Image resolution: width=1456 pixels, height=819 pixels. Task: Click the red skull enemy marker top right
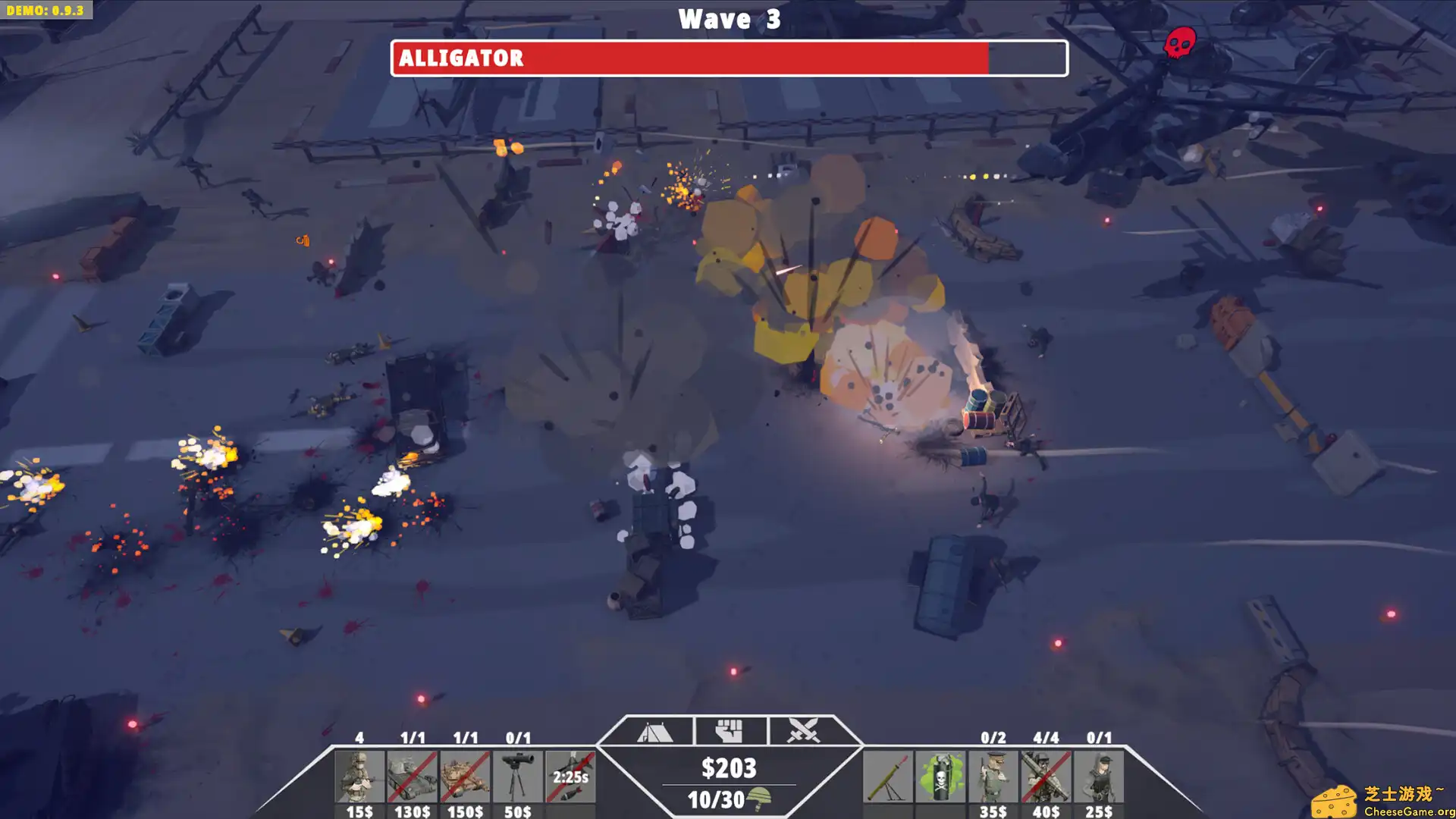[1181, 42]
